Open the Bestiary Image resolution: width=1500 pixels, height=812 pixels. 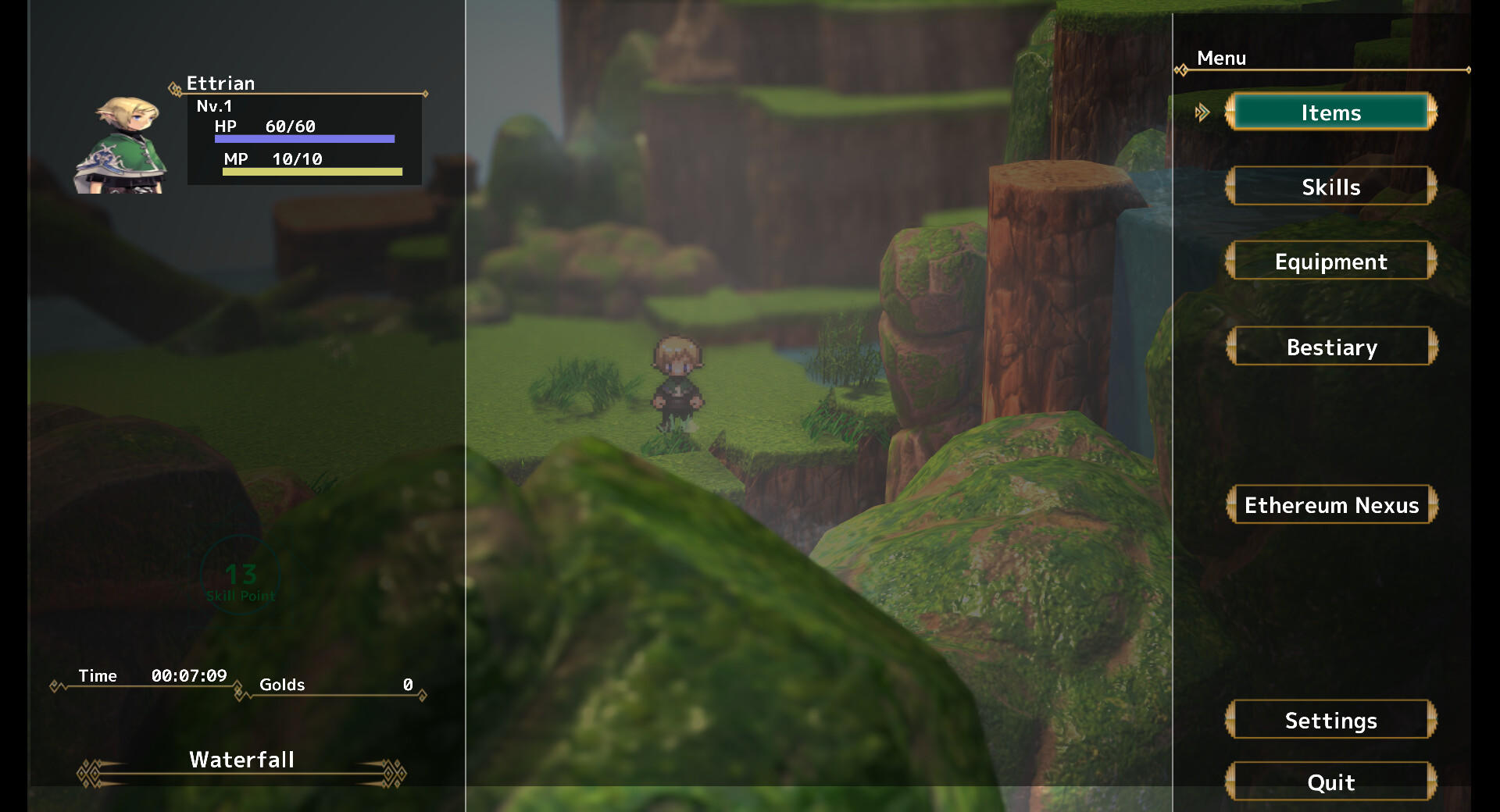(x=1332, y=347)
